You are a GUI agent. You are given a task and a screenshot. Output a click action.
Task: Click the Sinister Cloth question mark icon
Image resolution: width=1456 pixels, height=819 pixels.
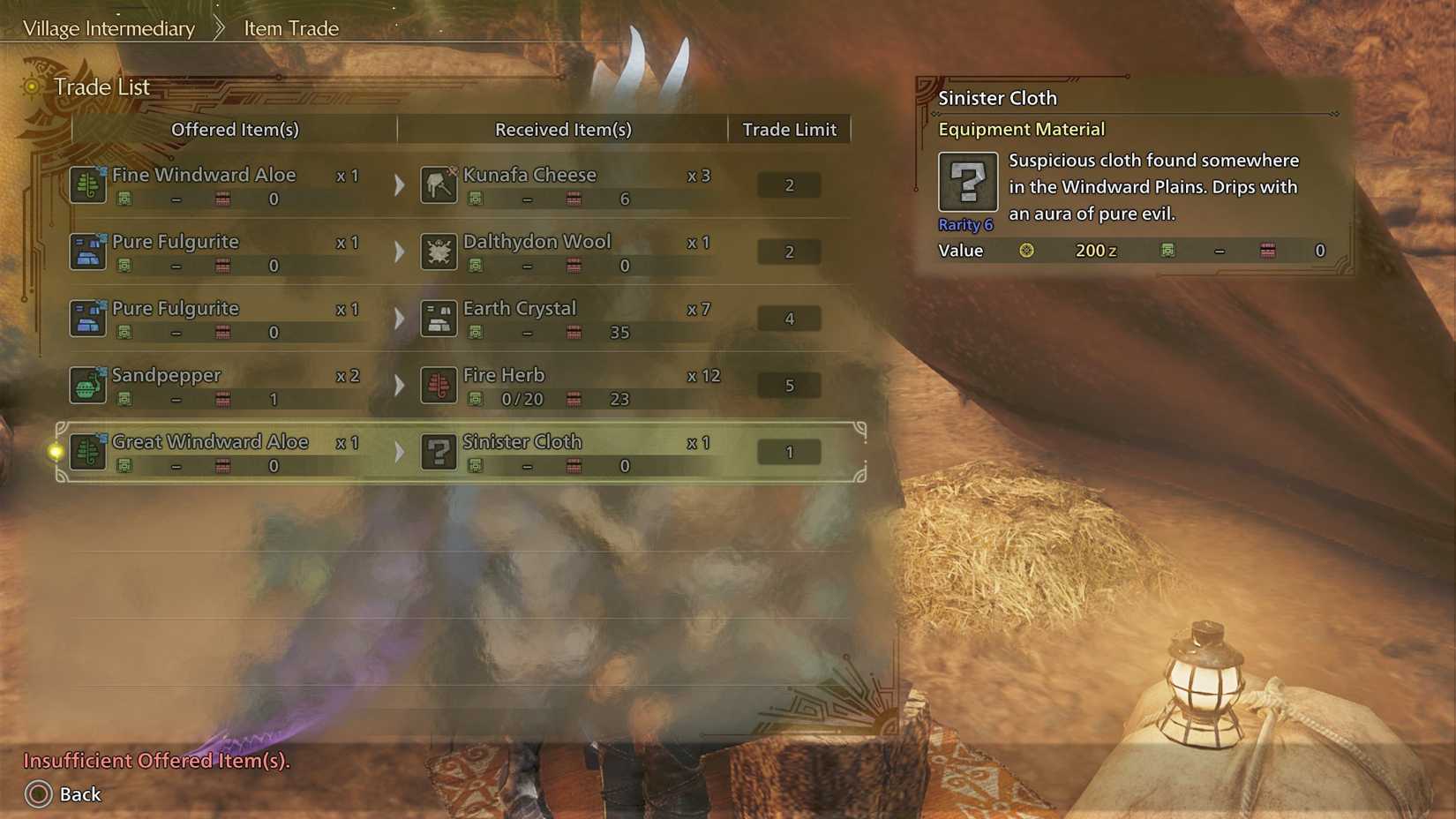coord(439,452)
